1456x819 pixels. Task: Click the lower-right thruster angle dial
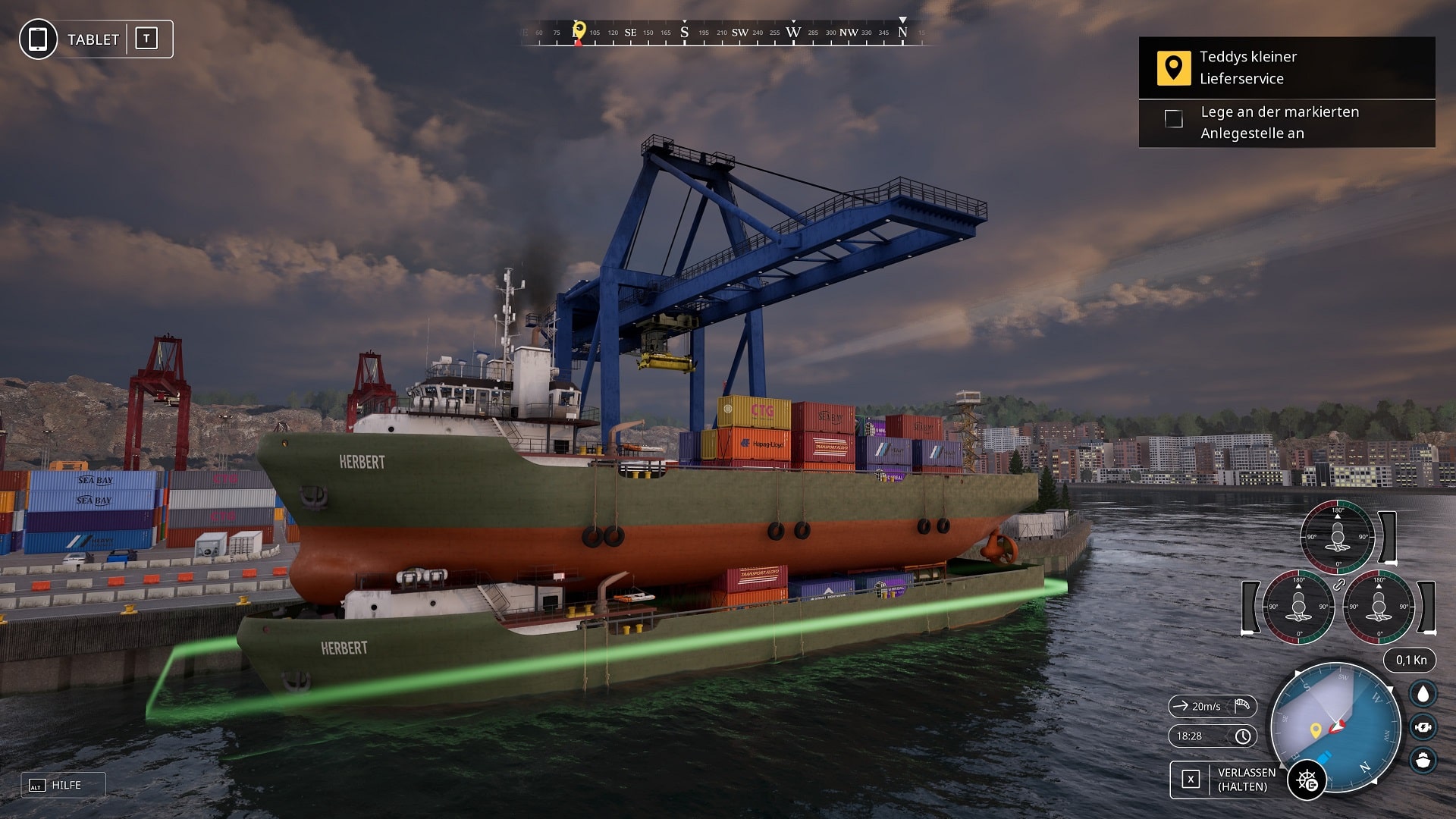point(1379,606)
